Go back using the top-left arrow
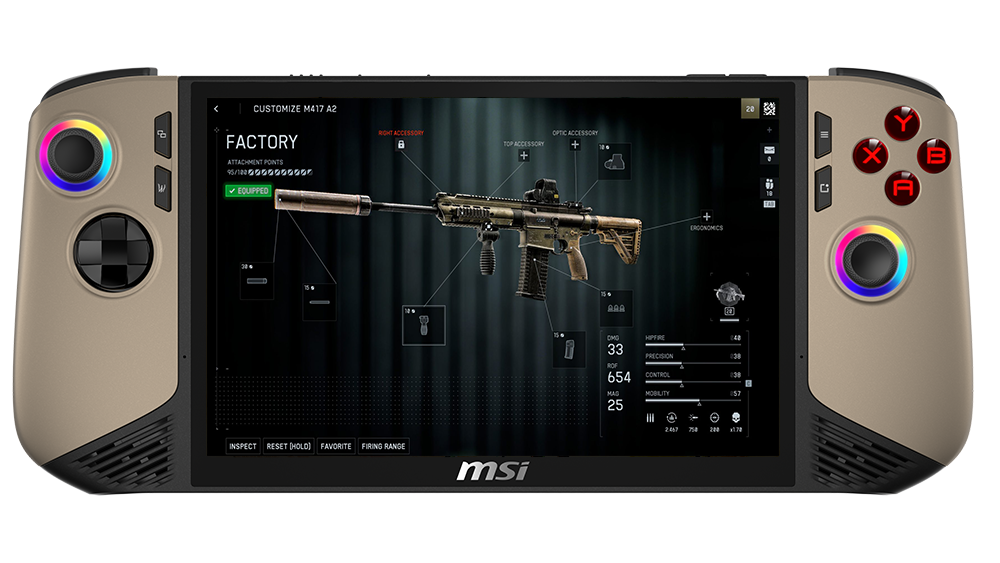The height and width of the screenshot is (563, 1000). click(x=217, y=109)
